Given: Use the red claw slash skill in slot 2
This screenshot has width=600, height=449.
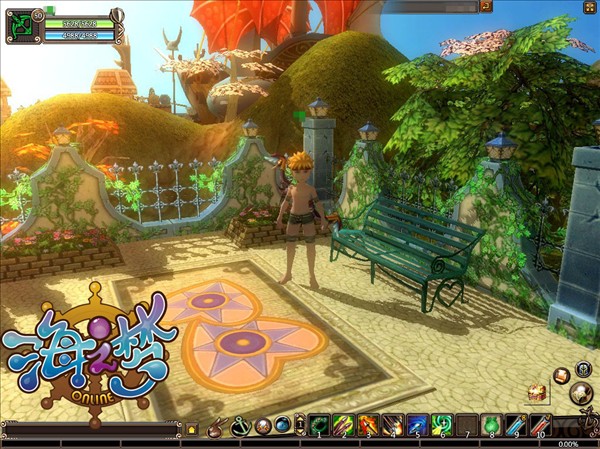Looking at the screenshot, I should (344, 425).
